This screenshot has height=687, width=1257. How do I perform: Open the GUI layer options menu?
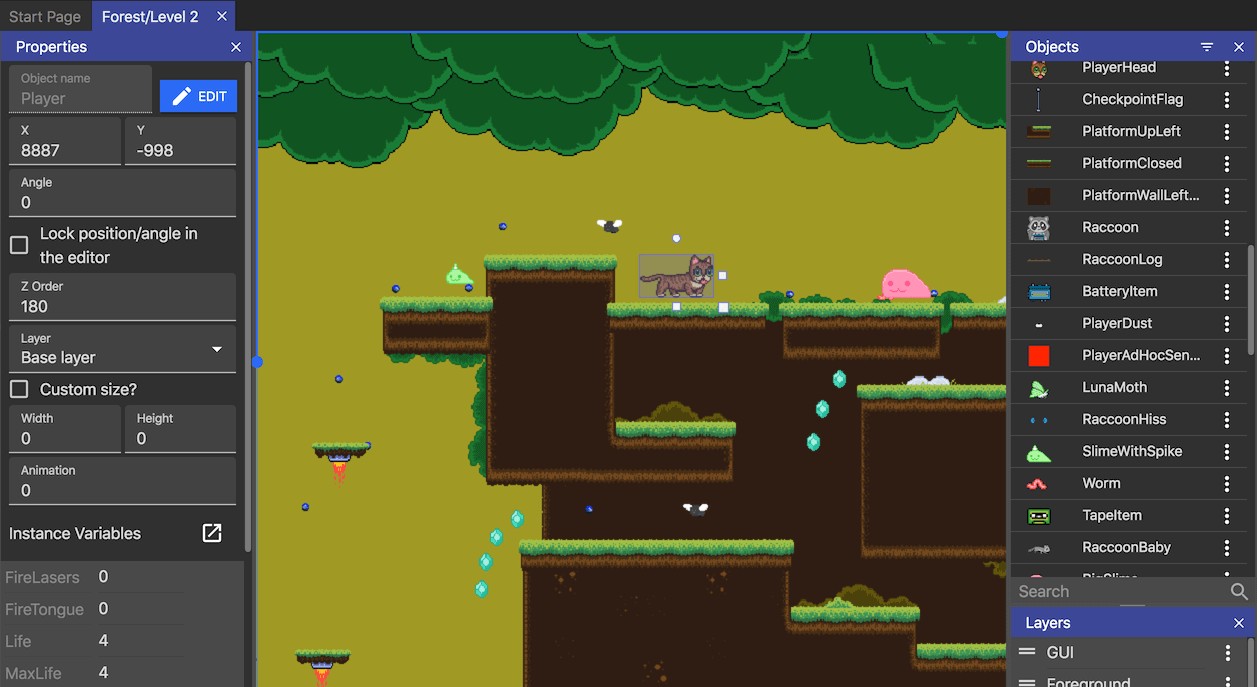(1228, 653)
